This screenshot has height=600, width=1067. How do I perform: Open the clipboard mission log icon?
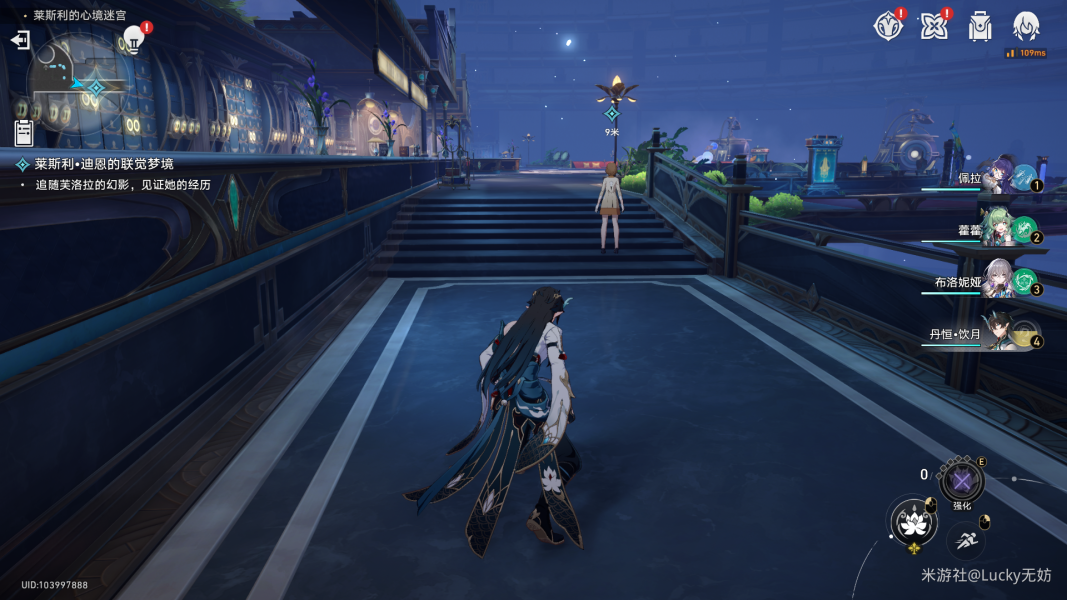point(24,133)
